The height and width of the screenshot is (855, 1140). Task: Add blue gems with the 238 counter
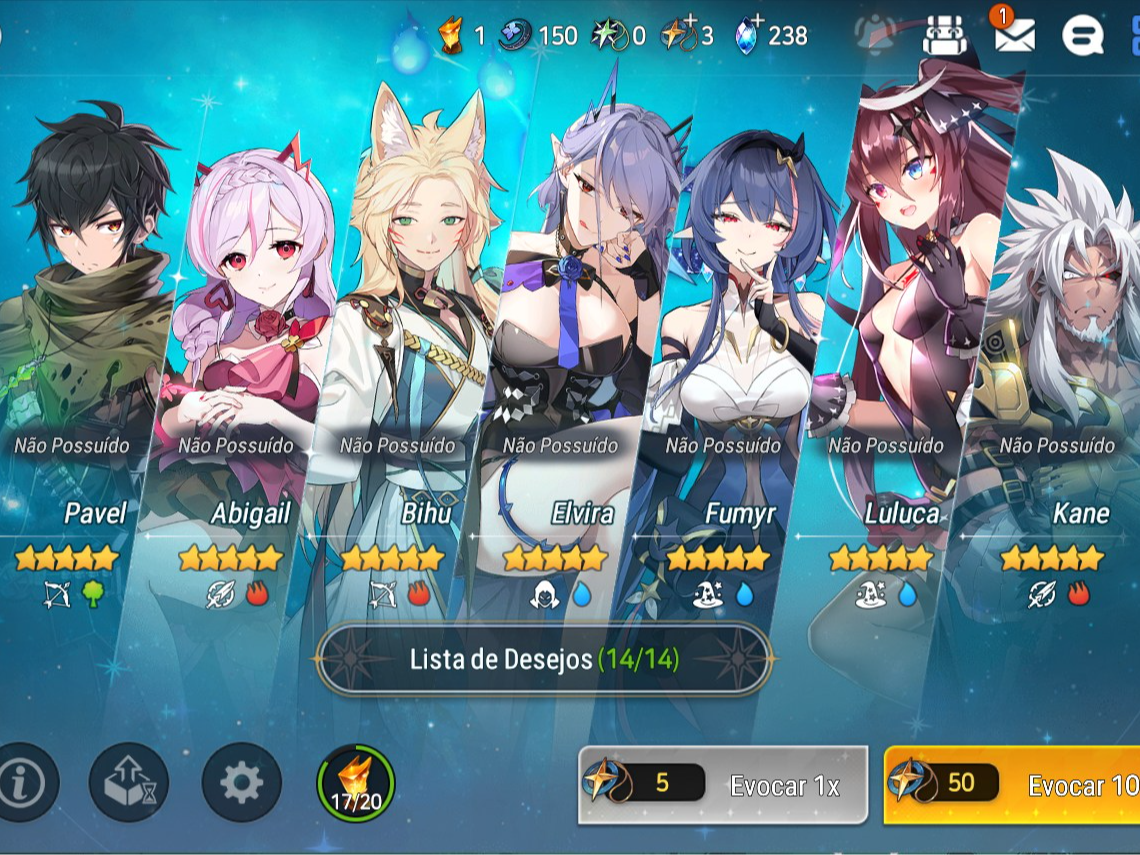[771, 36]
